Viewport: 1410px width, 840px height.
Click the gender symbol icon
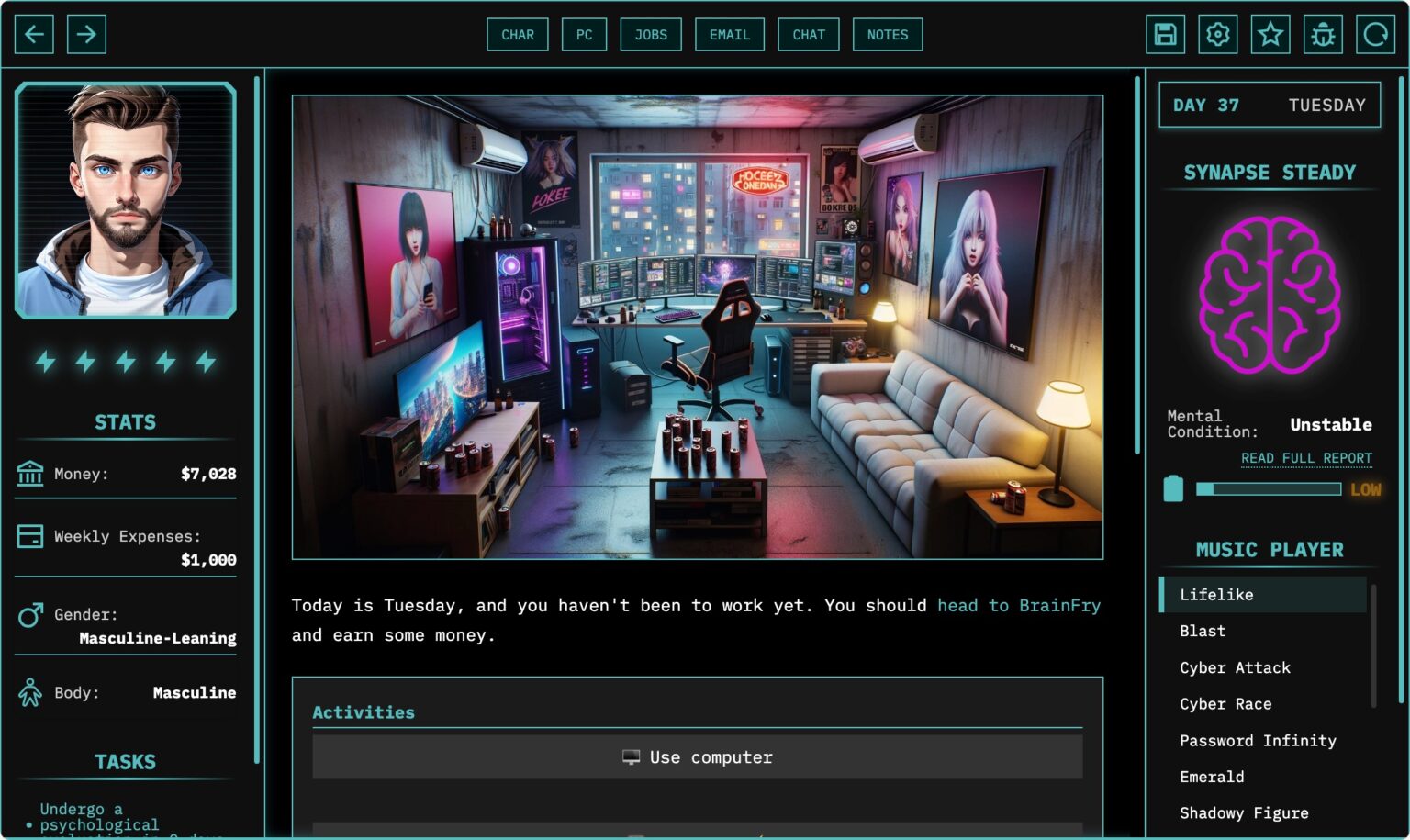(x=29, y=615)
